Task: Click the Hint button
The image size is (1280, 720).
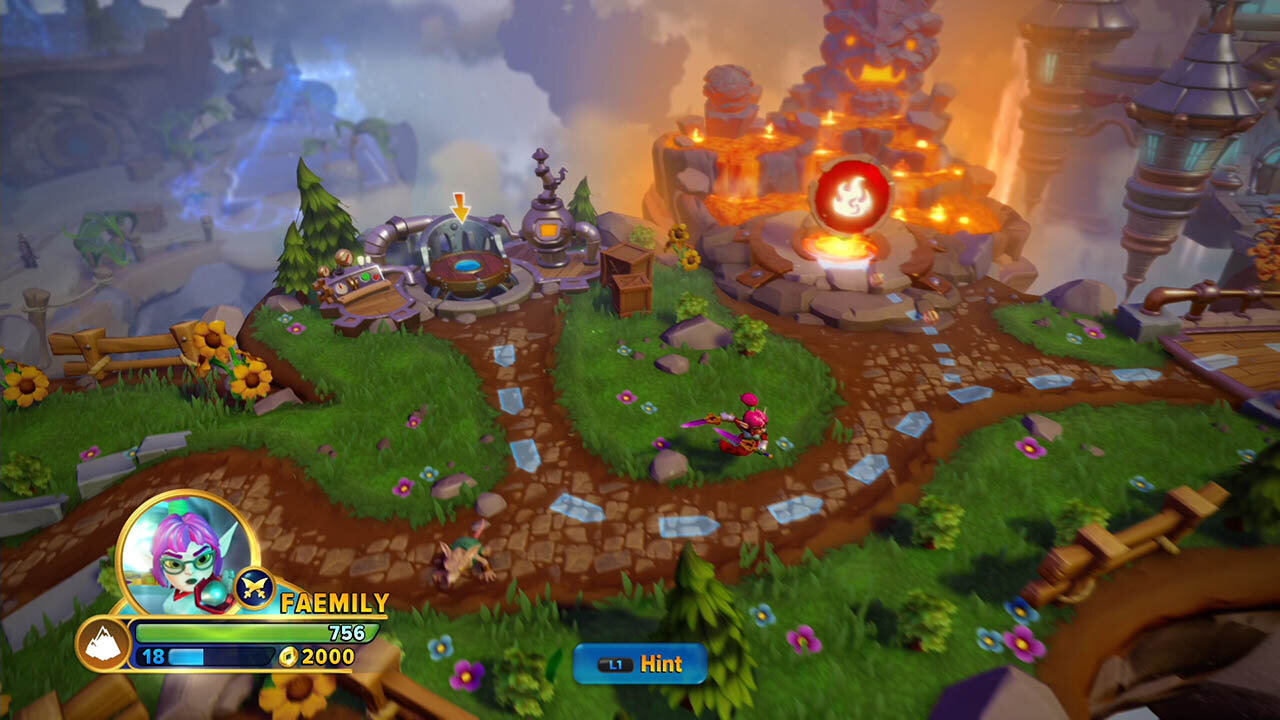Action: [x=640, y=664]
